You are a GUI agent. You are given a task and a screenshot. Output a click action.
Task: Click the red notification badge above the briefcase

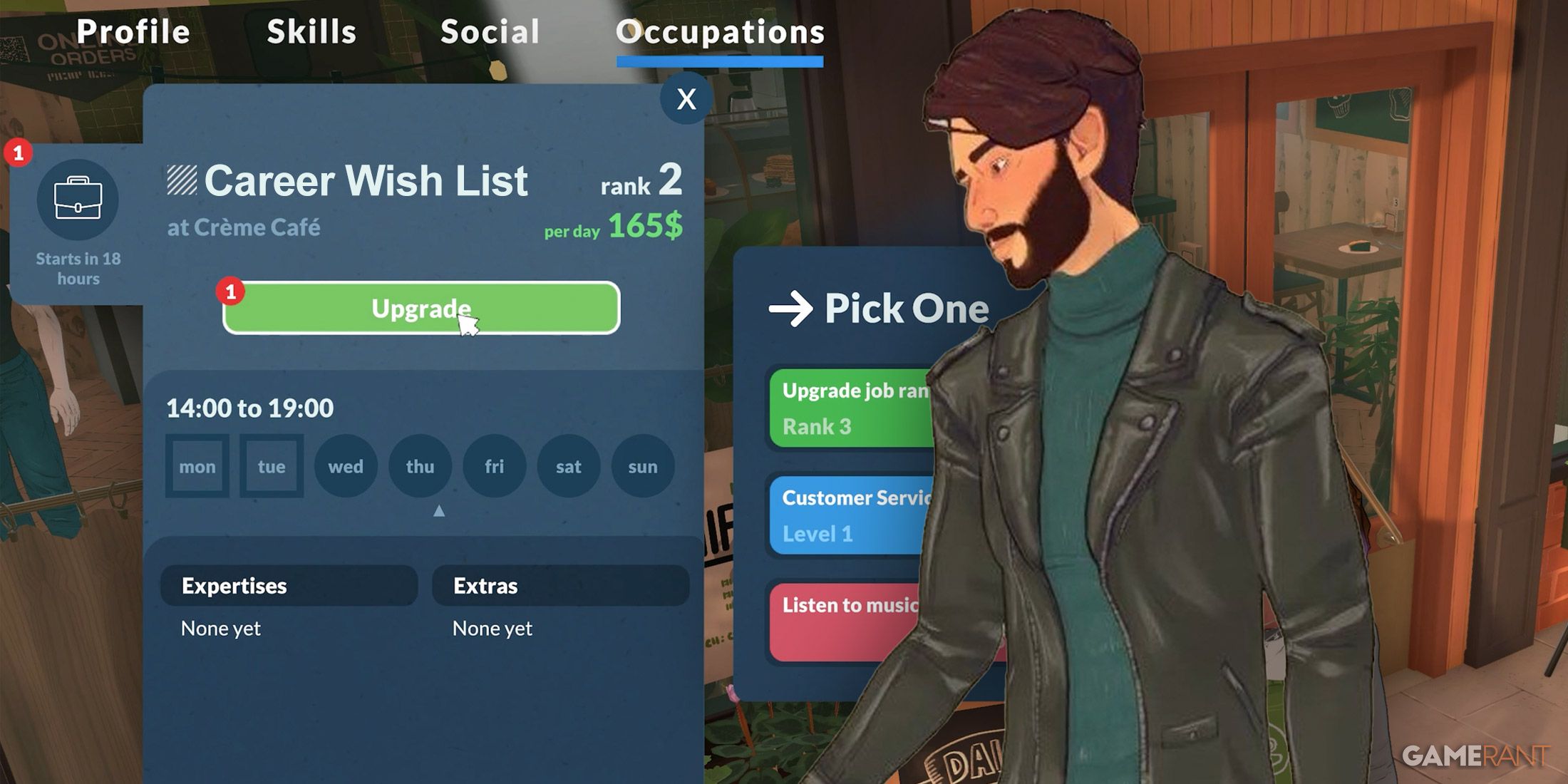[x=19, y=152]
